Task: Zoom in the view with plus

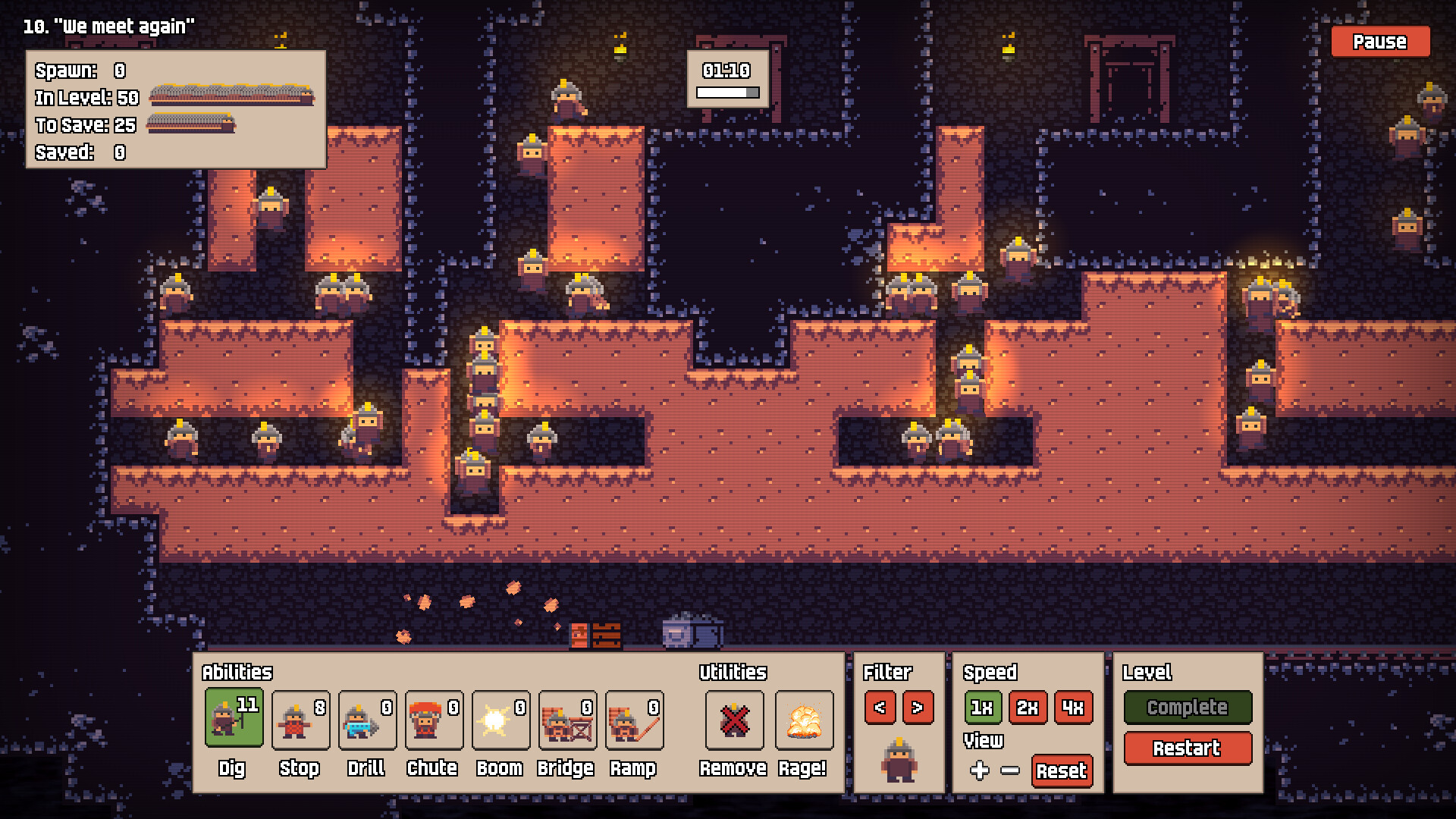Action: click(980, 770)
